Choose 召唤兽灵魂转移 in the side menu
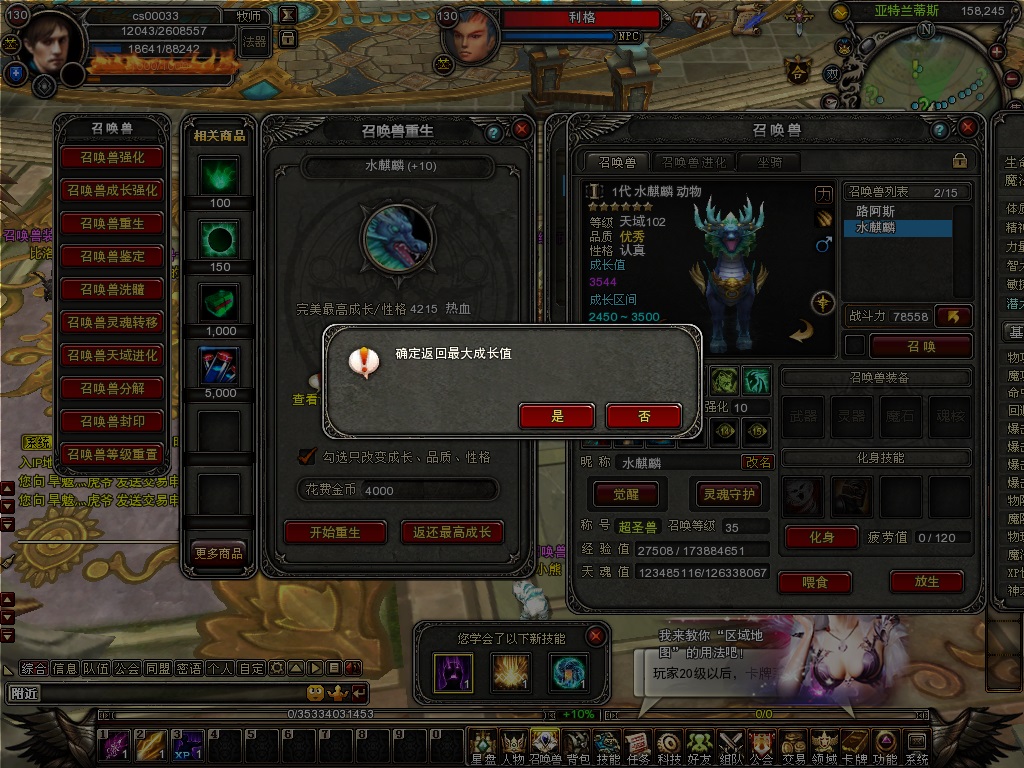Screen dimensions: 1024x768 (x=112, y=323)
